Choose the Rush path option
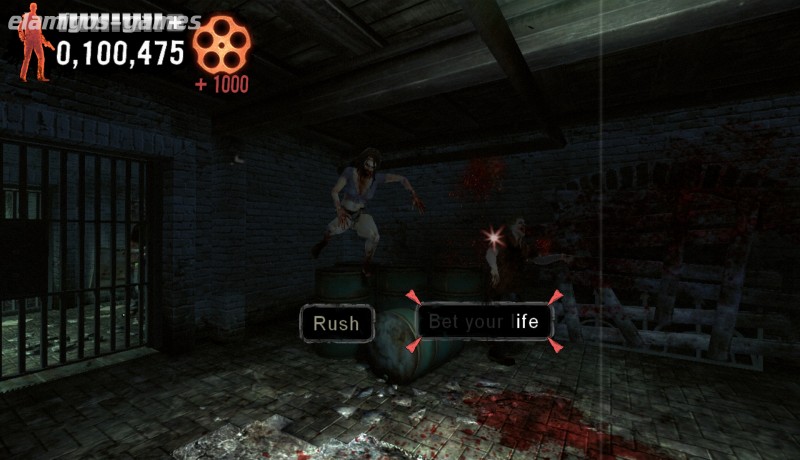 point(336,323)
